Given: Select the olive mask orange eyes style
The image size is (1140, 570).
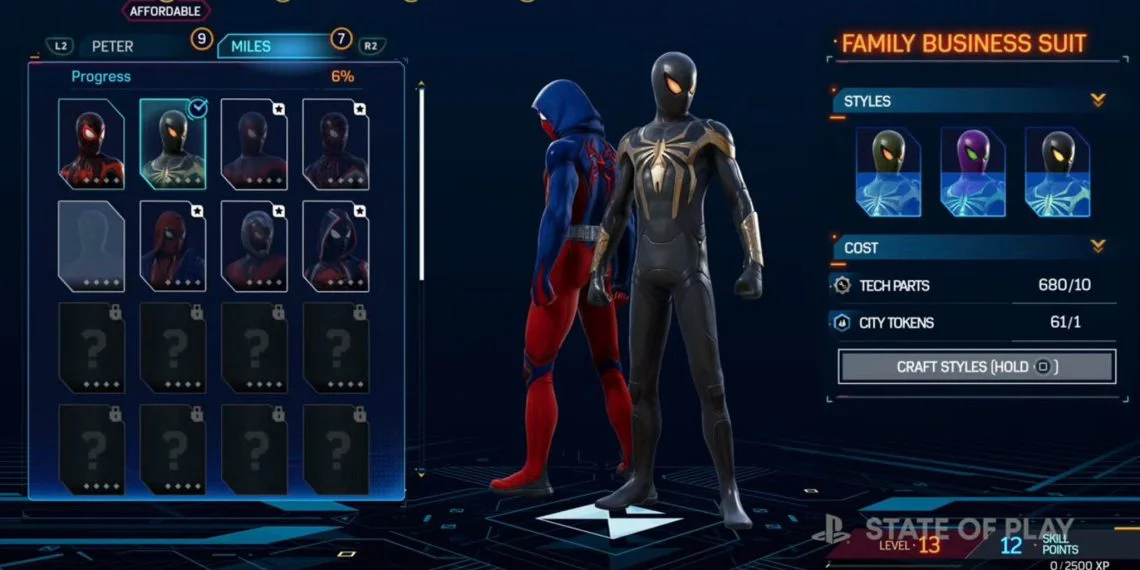Looking at the screenshot, I should pos(888,173).
